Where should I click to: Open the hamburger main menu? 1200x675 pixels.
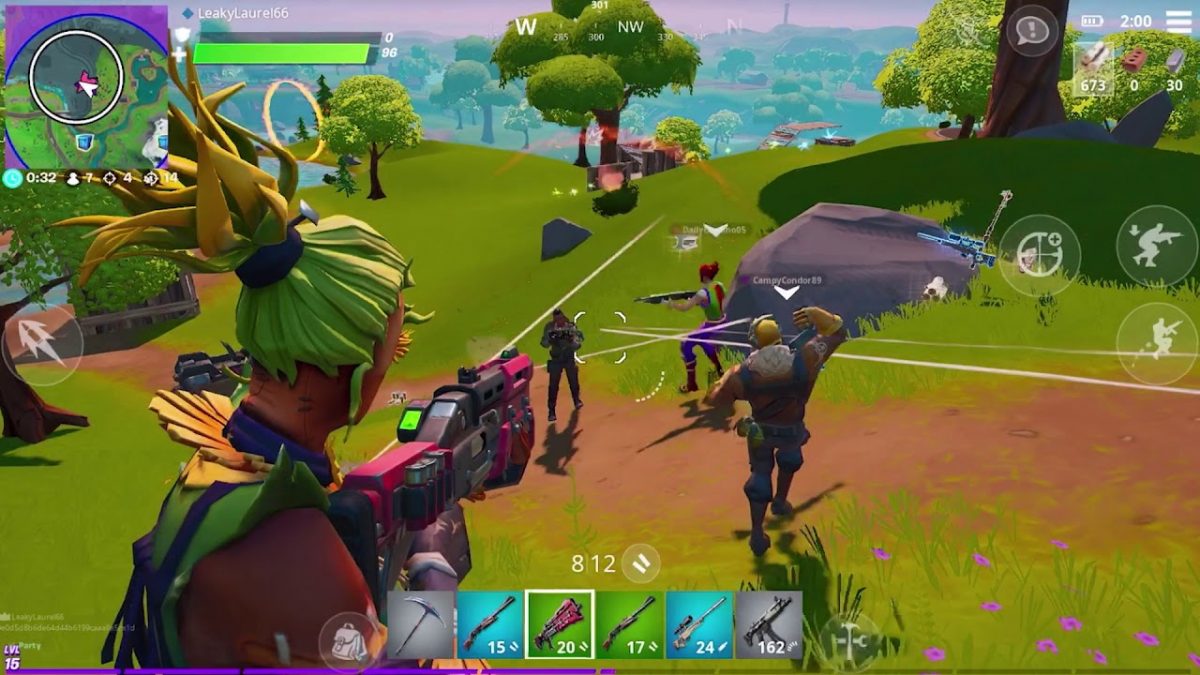(x=1179, y=21)
